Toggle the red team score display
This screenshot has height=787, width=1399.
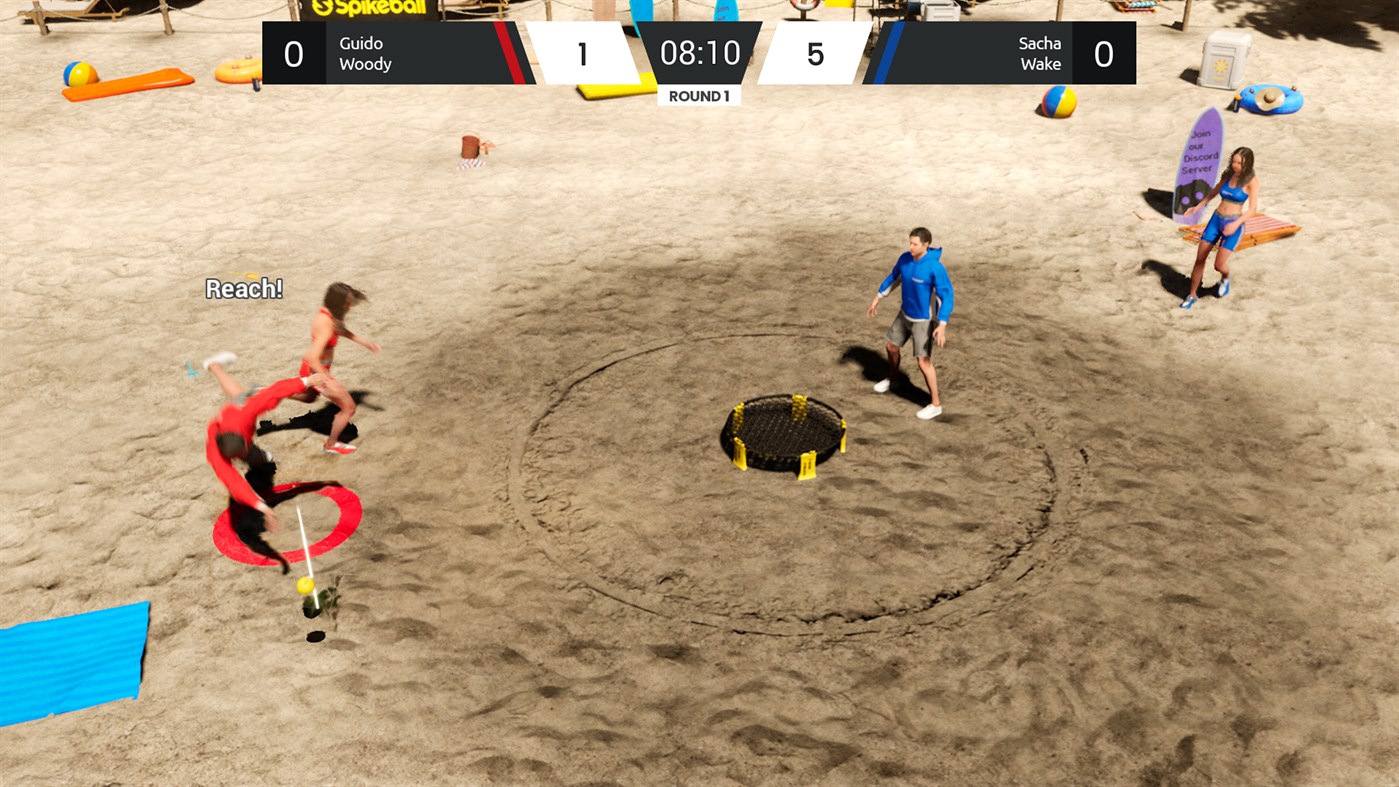[583, 52]
